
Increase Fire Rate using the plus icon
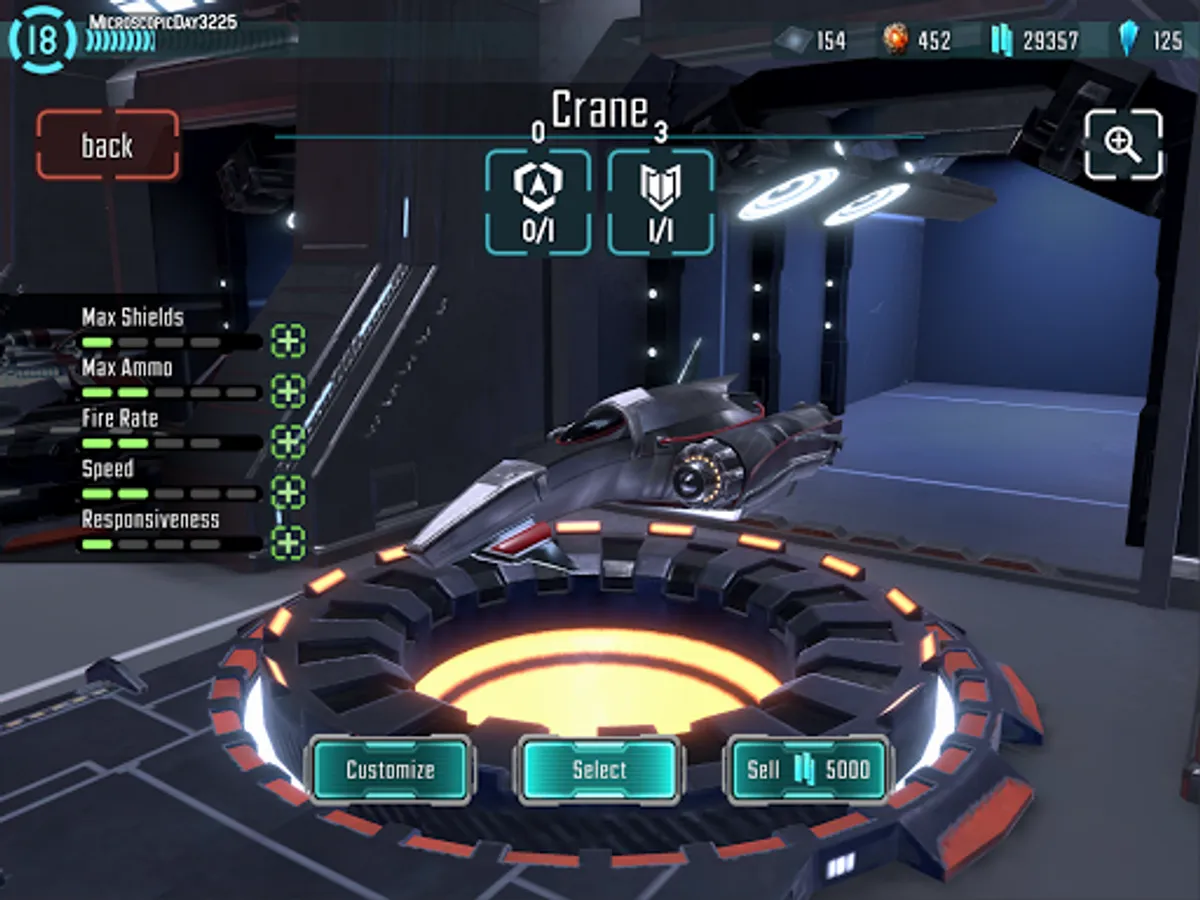point(288,441)
